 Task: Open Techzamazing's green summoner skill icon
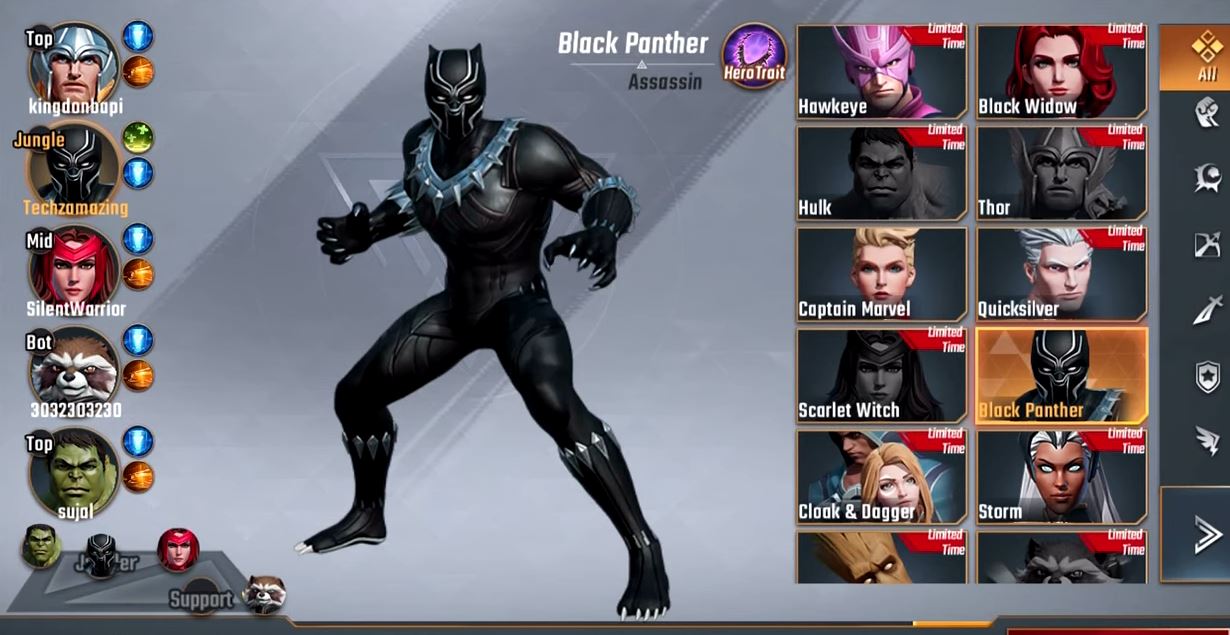tap(138, 138)
